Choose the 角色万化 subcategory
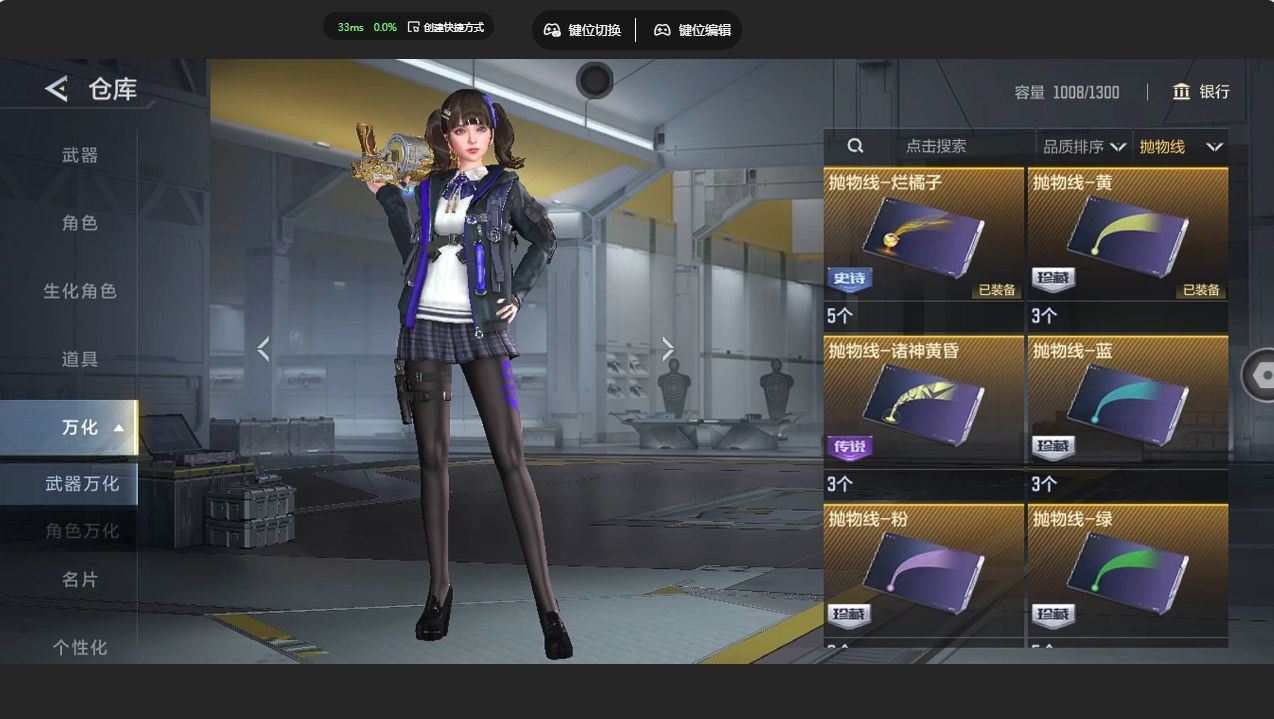Screen dimensions: 1274x719 [82, 531]
